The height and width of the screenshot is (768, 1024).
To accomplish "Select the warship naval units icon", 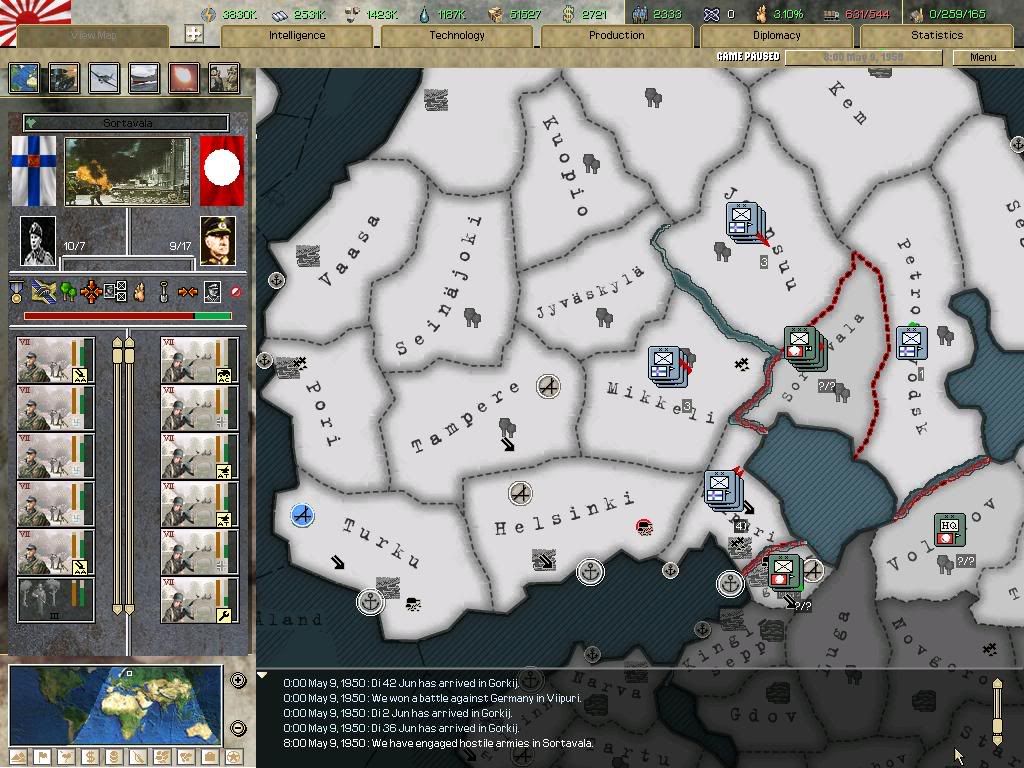I will tap(143, 78).
